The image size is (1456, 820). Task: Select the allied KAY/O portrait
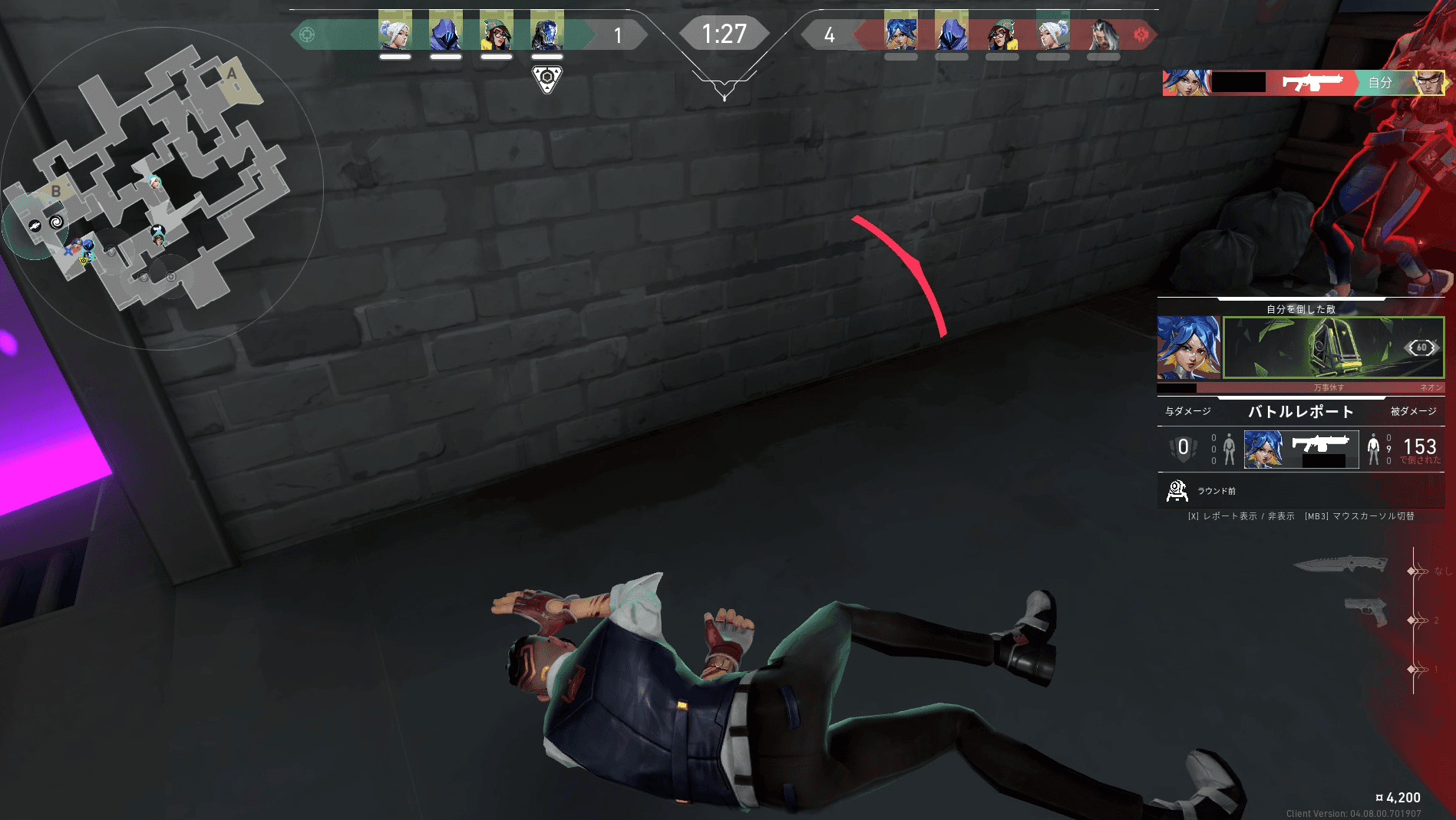[547, 32]
